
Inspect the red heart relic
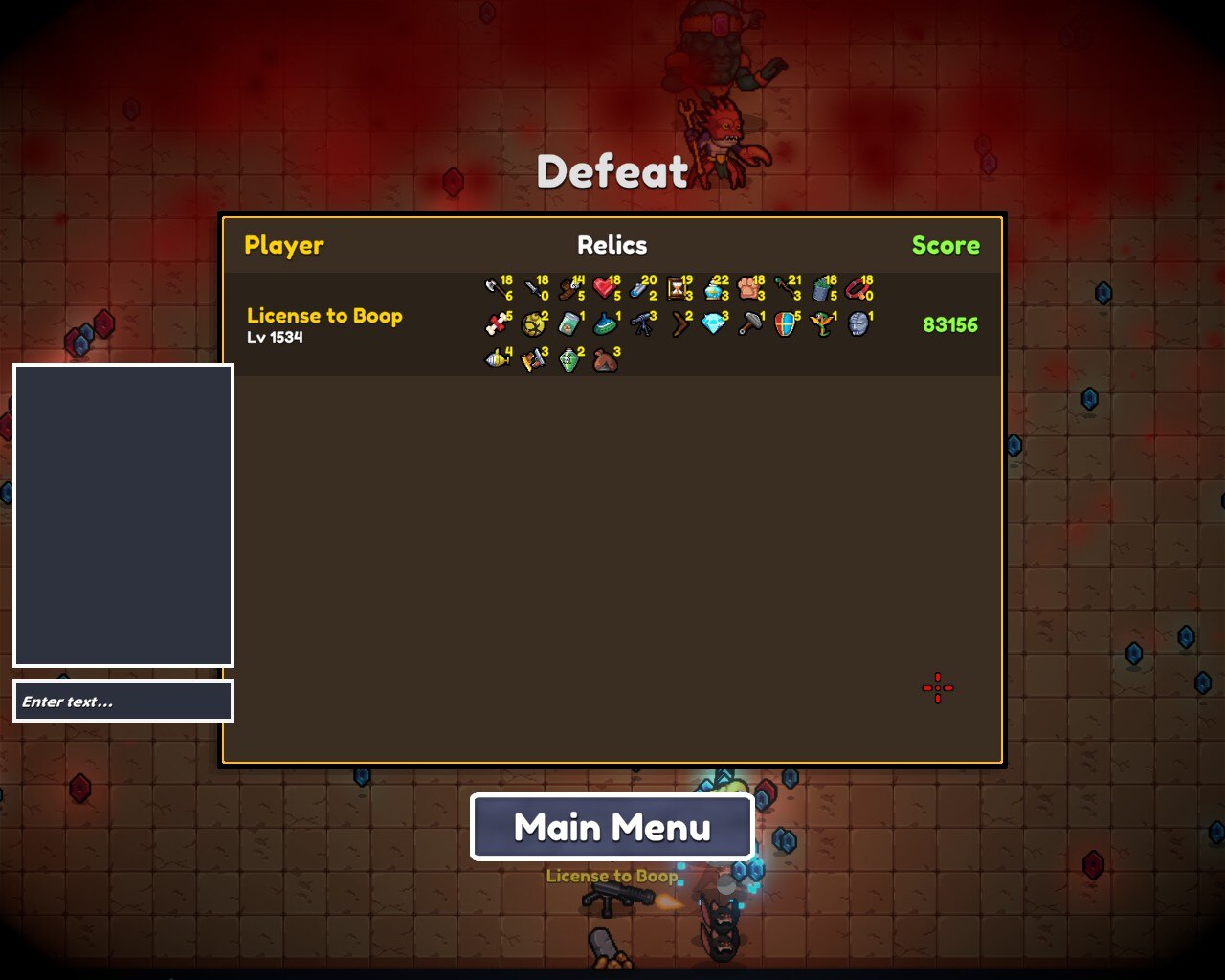[604, 287]
